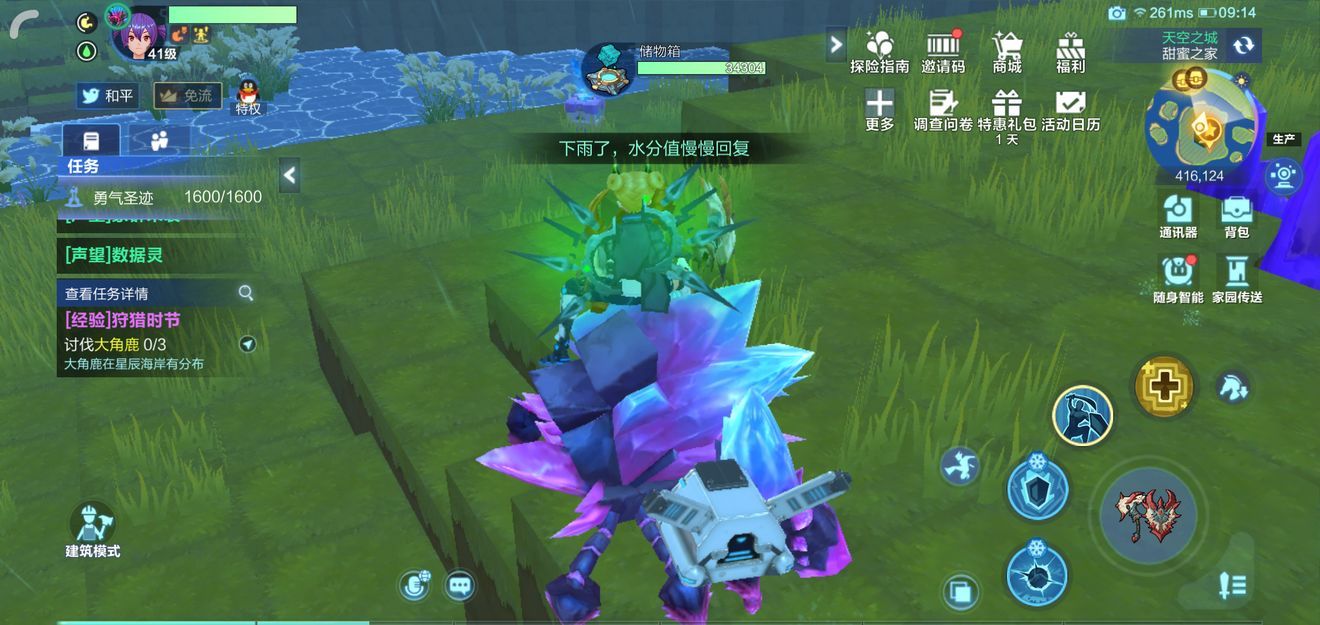Open the 通讯器 communicator
The image size is (1320, 625).
[1178, 215]
